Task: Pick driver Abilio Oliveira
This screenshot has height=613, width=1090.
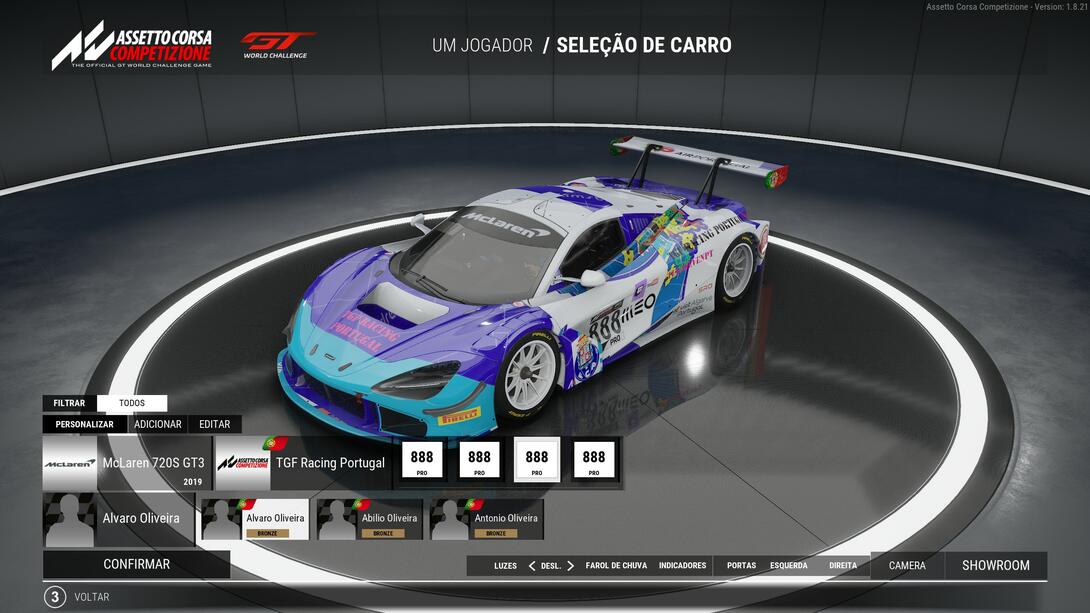Action: coord(373,520)
